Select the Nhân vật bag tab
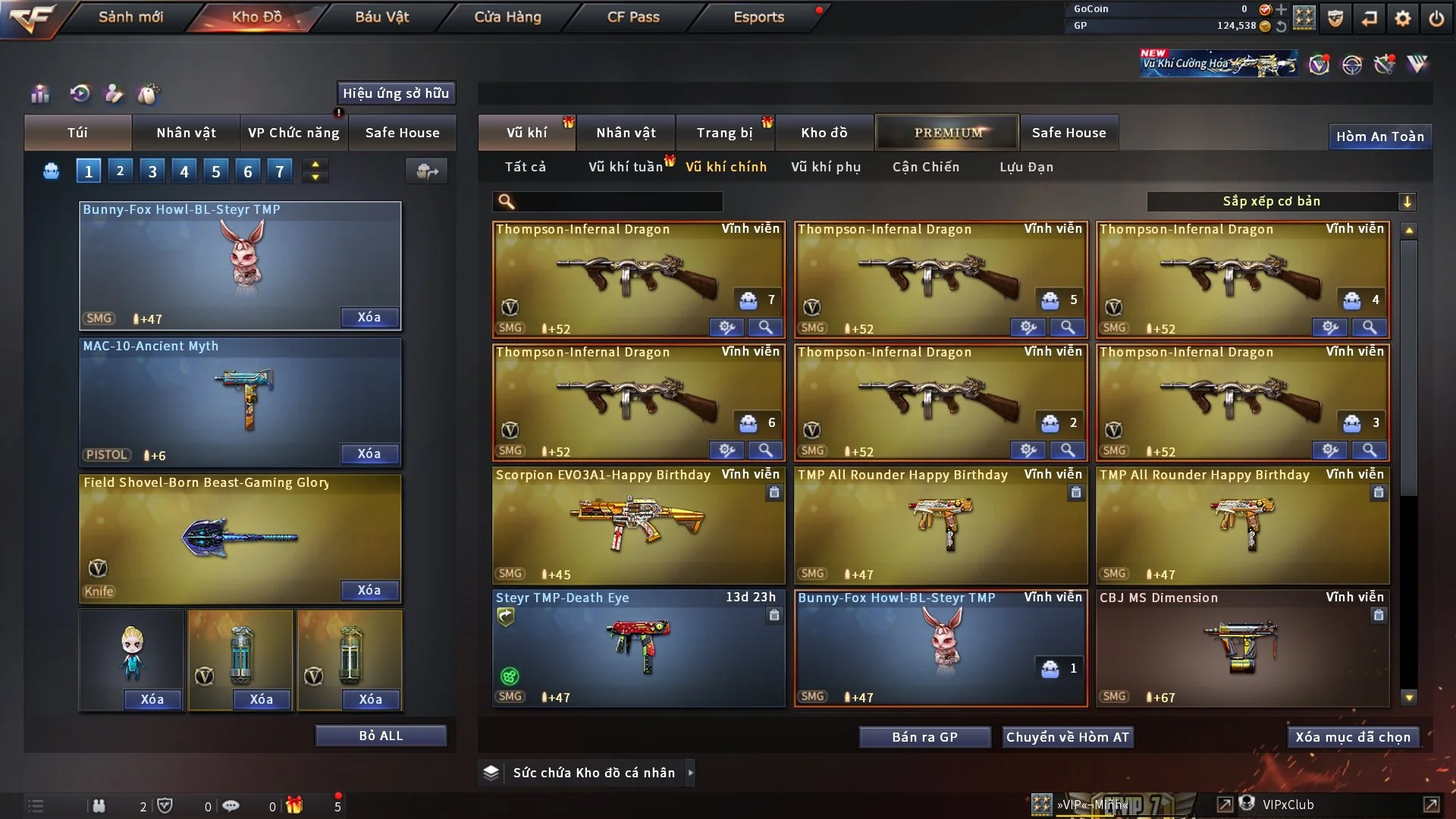This screenshot has height=819, width=1456. (x=186, y=133)
